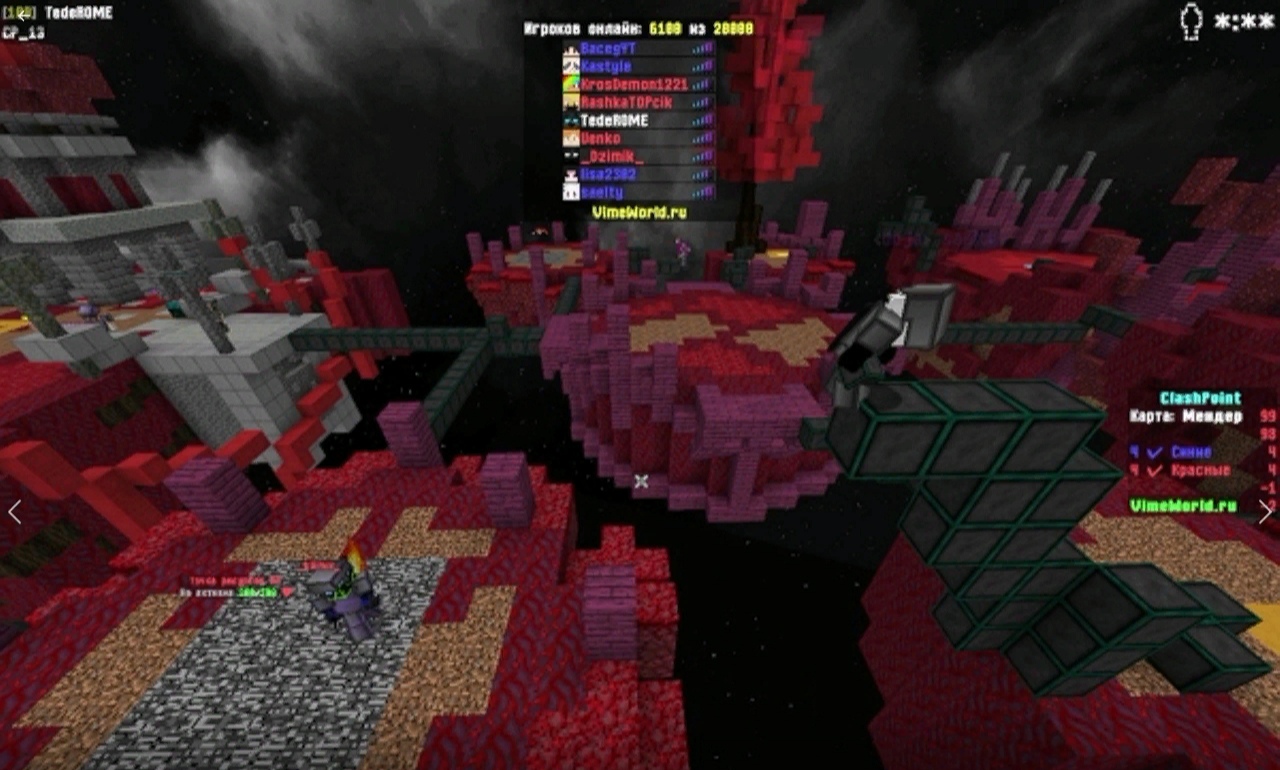Choose TedeROME in the online players list
The image size is (1280, 770).
pyautogui.click(x=638, y=120)
